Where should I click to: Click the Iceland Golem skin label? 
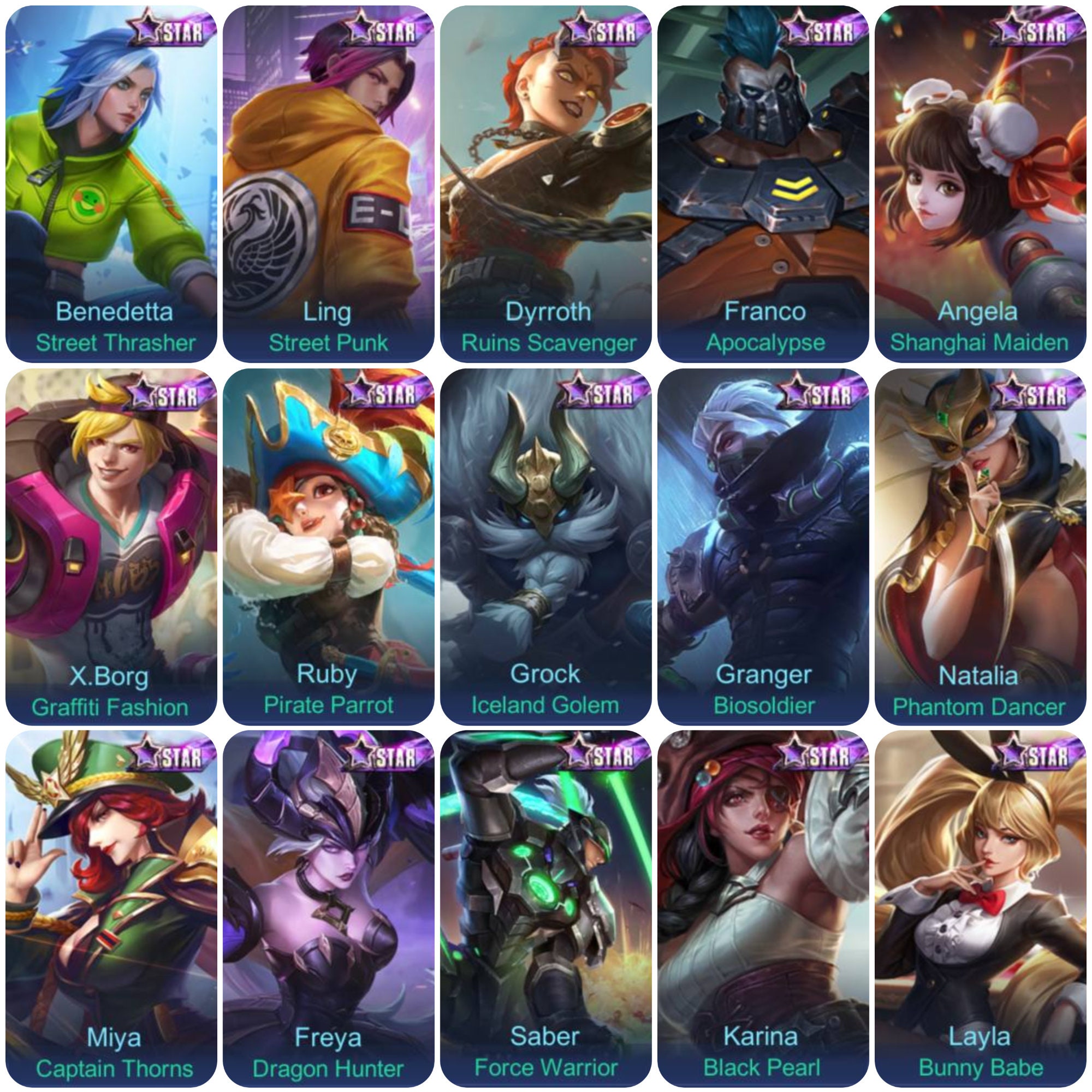click(546, 704)
